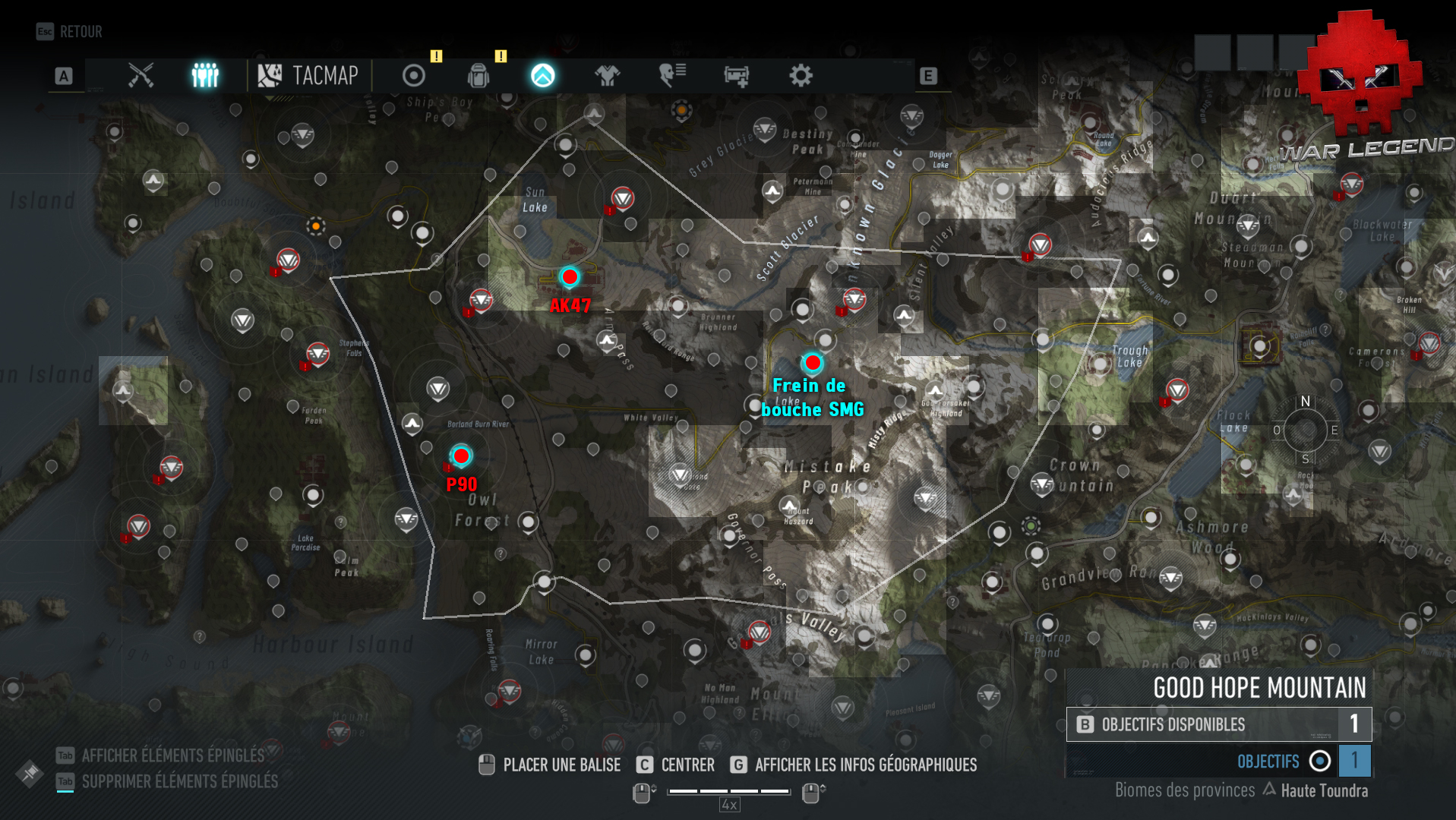Open Afficher les infos géographiques
The width and height of the screenshot is (1456, 820).
tap(866, 765)
